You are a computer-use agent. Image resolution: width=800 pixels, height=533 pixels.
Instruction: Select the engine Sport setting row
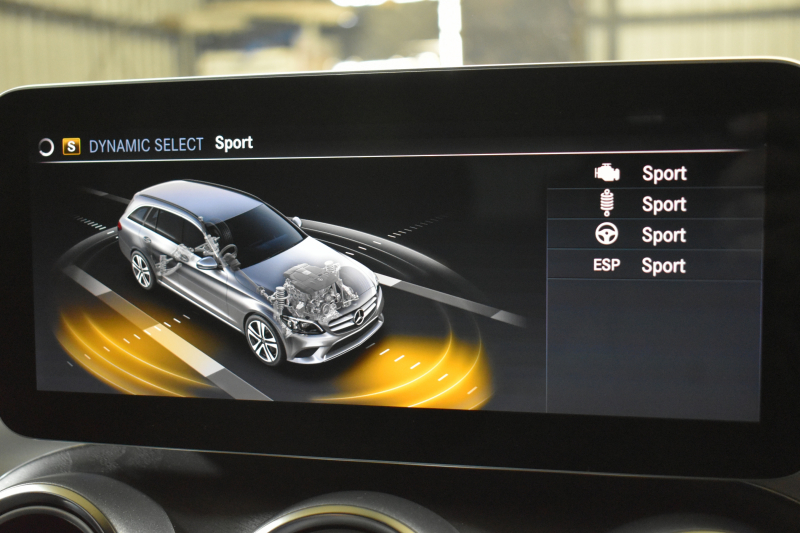click(653, 173)
